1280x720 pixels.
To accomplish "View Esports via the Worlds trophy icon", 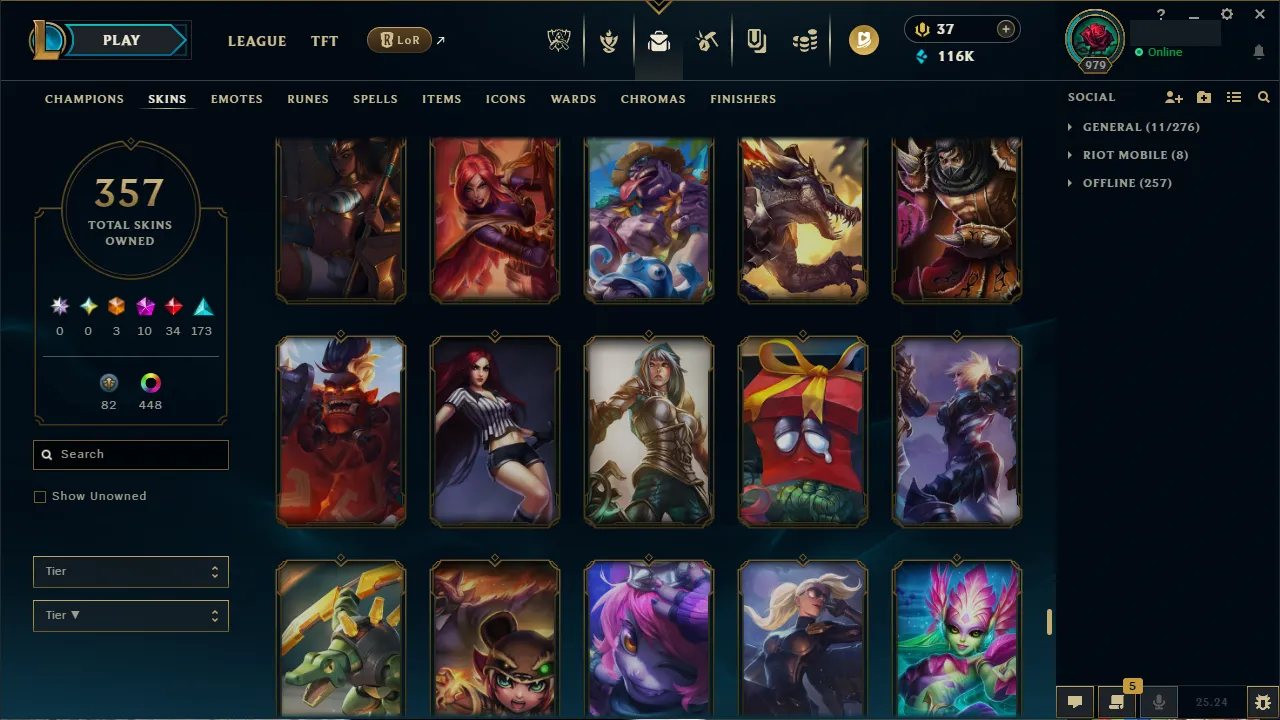I will click(x=559, y=40).
